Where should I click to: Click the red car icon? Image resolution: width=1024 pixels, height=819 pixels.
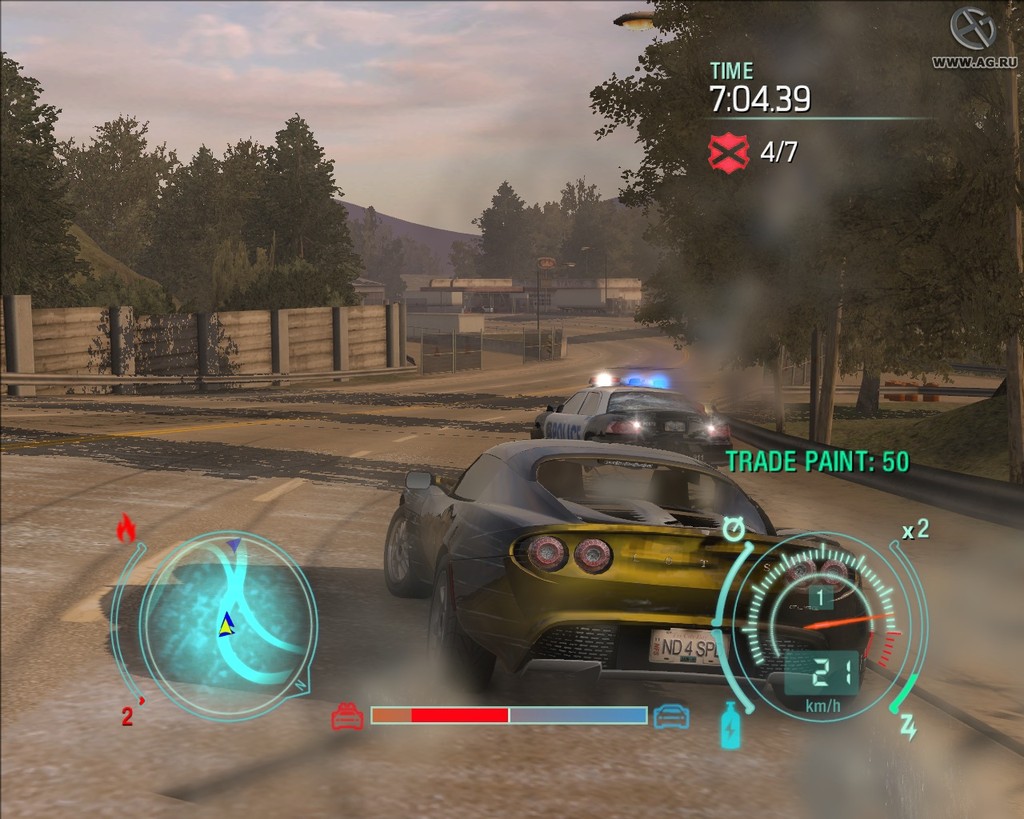pos(348,716)
